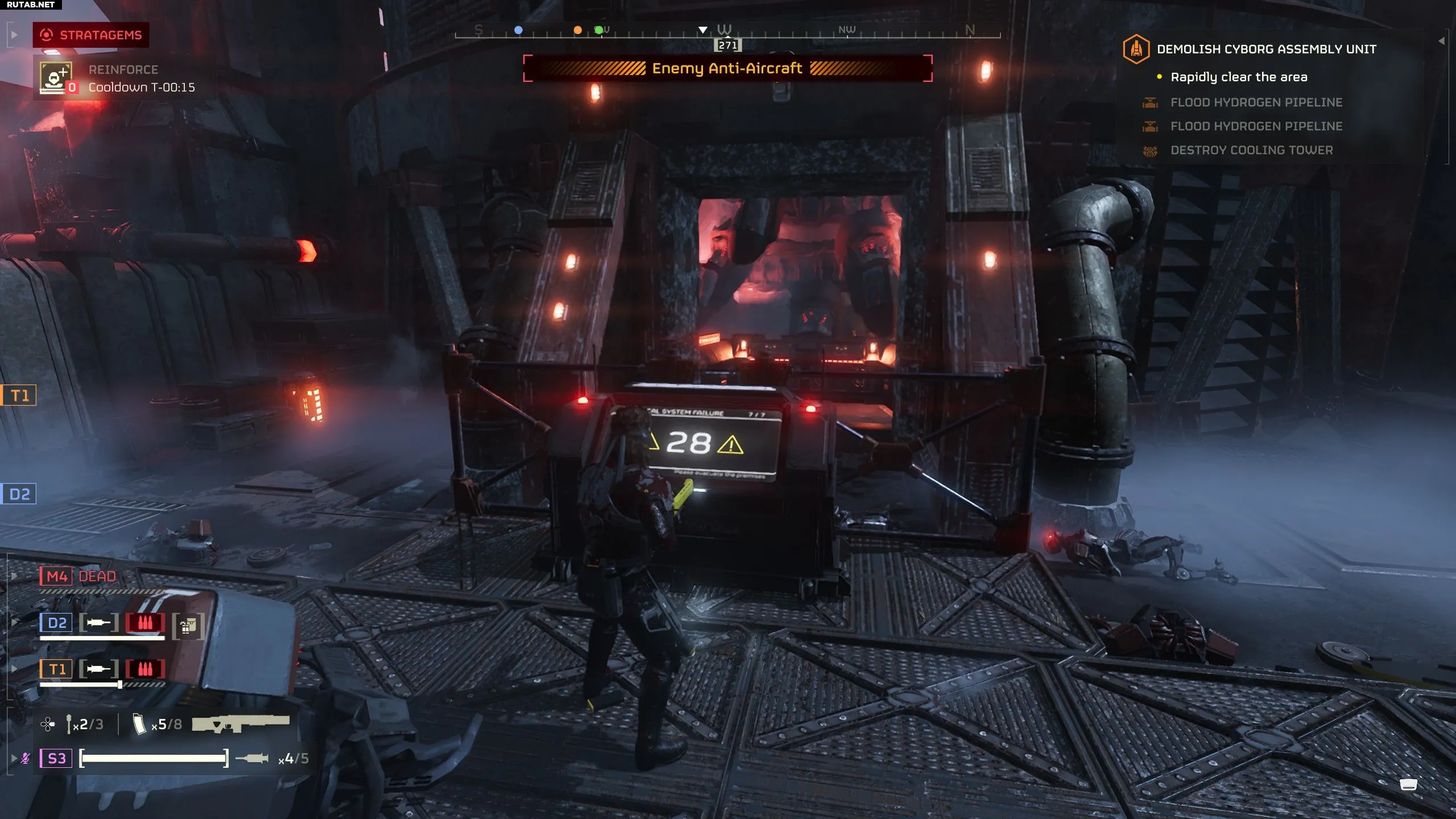
Task: Open the Stratagems panel header
Action: (91, 35)
